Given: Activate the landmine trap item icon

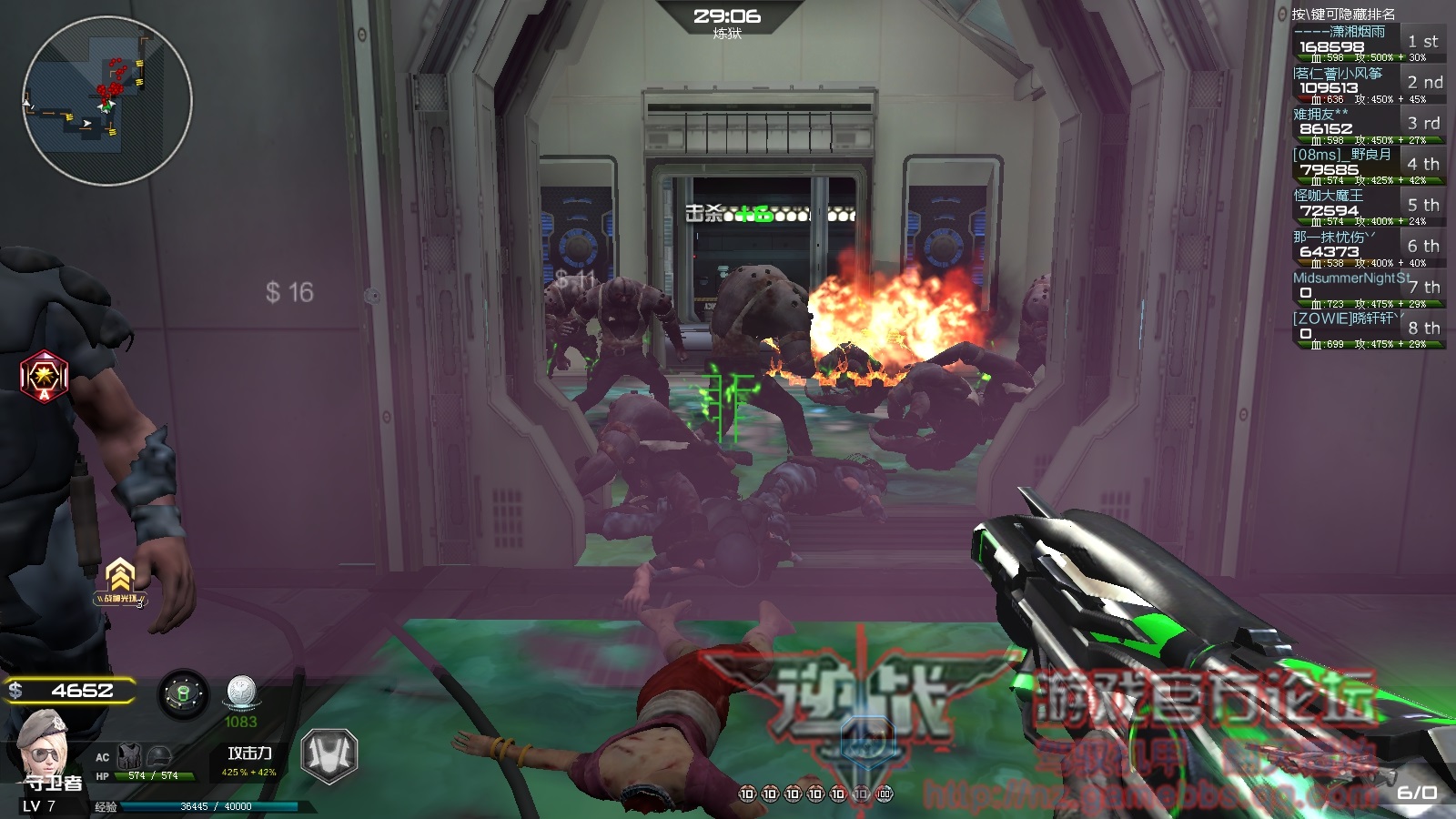Looking at the screenshot, I should (x=183, y=694).
